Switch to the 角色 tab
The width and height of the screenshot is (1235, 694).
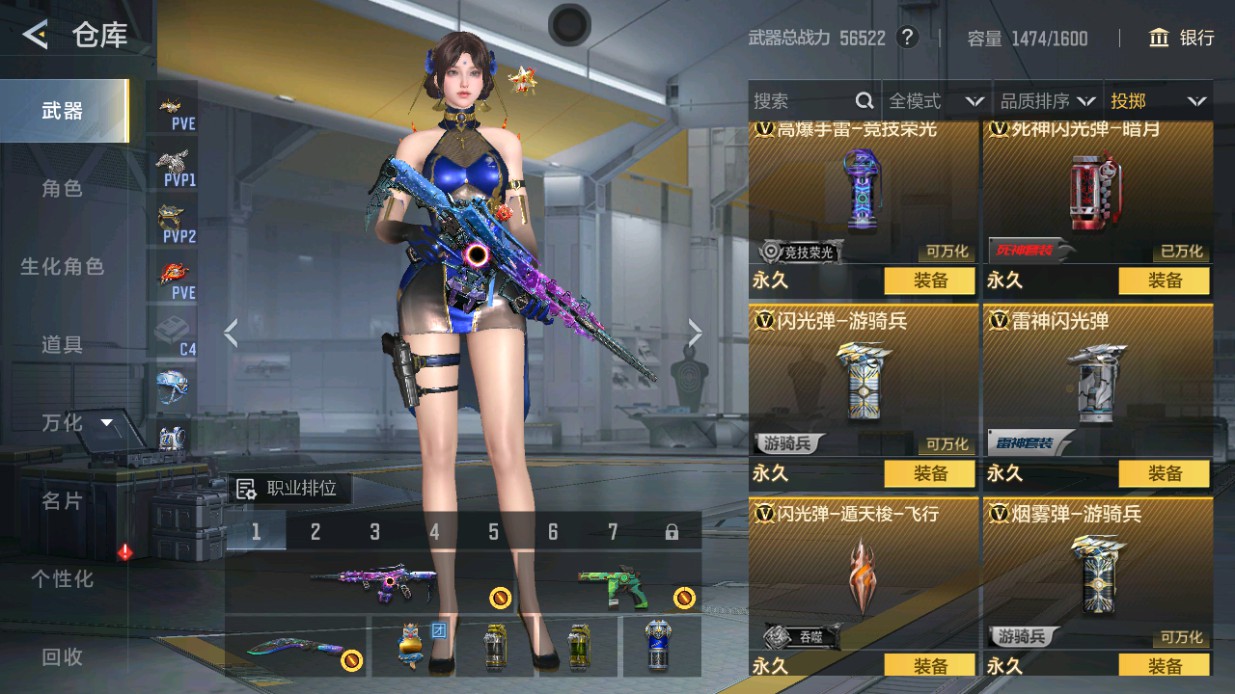tap(62, 188)
